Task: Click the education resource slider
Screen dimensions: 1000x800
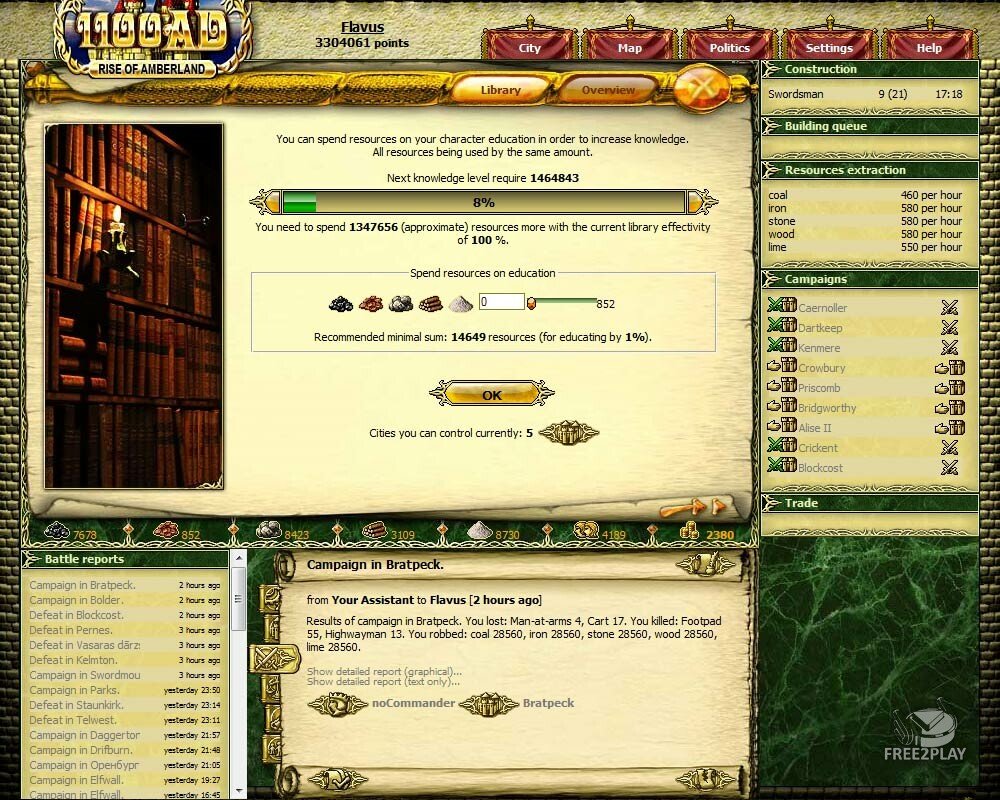Action: click(x=562, y=300)
